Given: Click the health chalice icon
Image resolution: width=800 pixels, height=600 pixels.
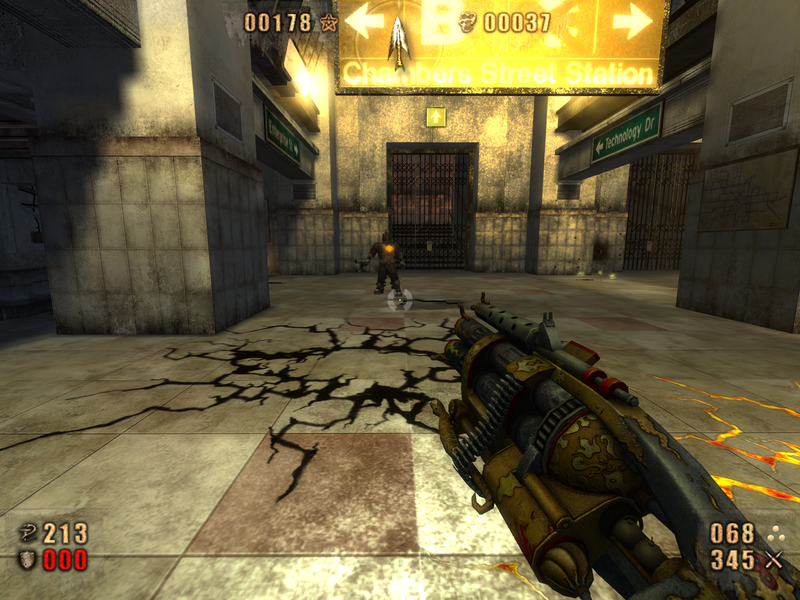Looking at the screenshot, I should coord(28,534).
